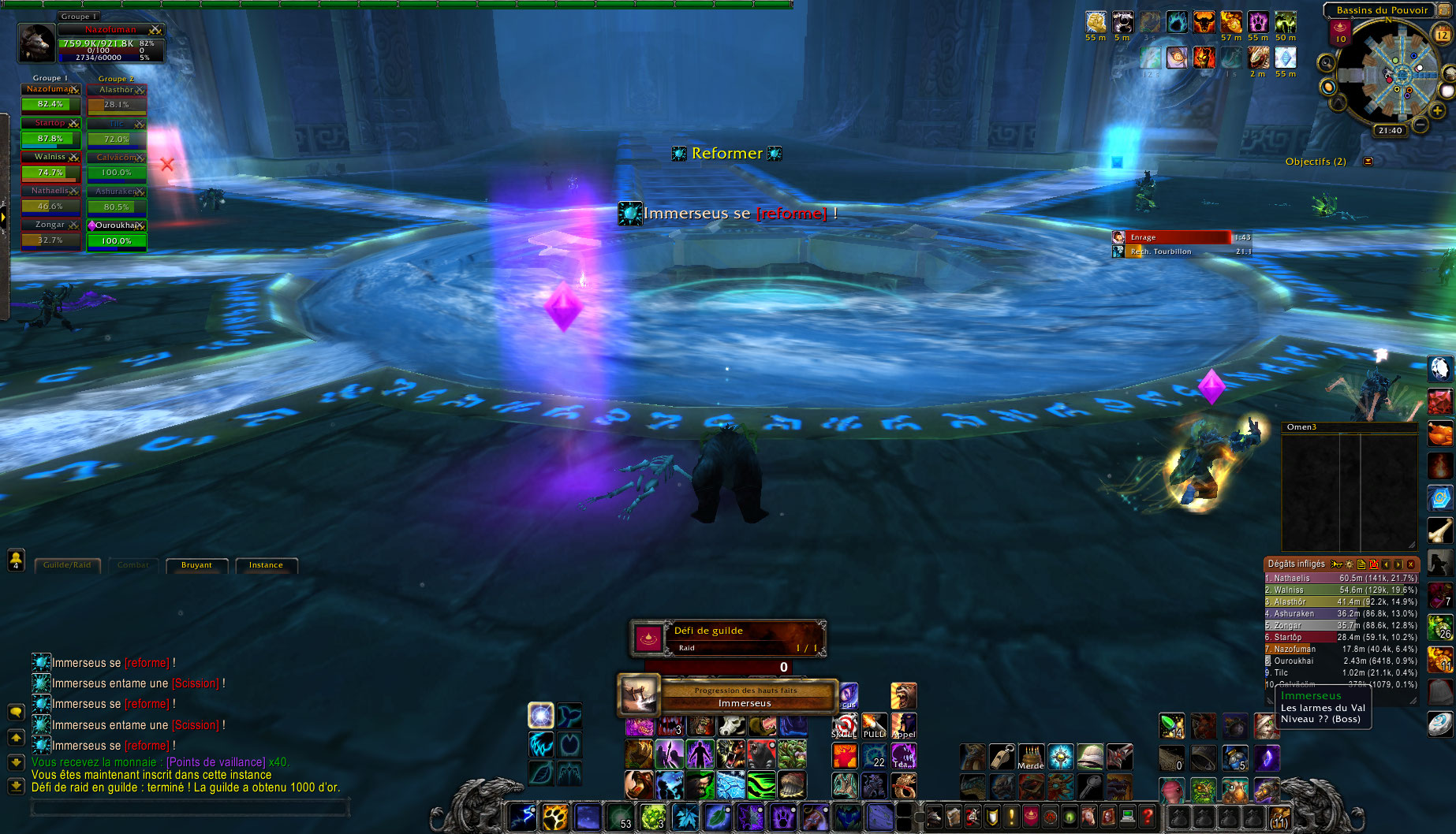Open the calendar icon on the minimap

point(1442,33)
